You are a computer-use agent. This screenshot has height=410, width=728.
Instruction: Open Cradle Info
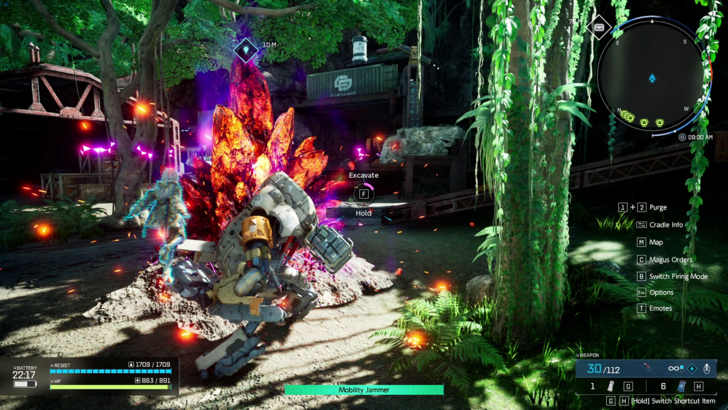(x=665, y=225)
